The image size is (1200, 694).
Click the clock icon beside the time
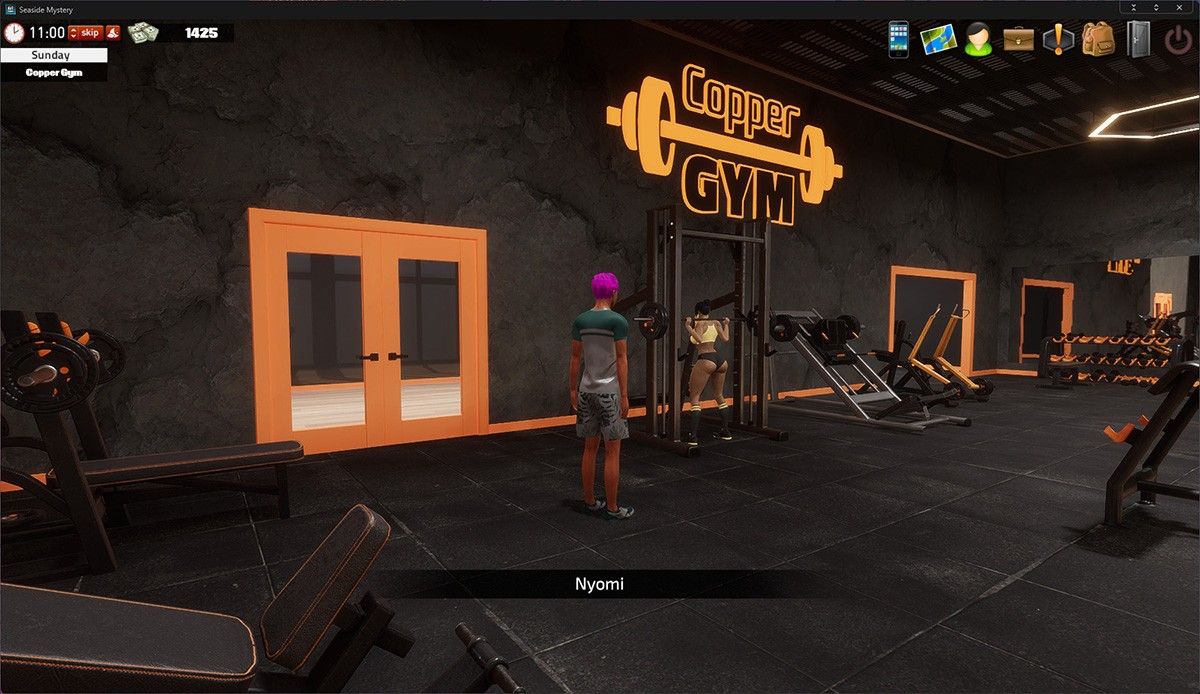[14, 33]
